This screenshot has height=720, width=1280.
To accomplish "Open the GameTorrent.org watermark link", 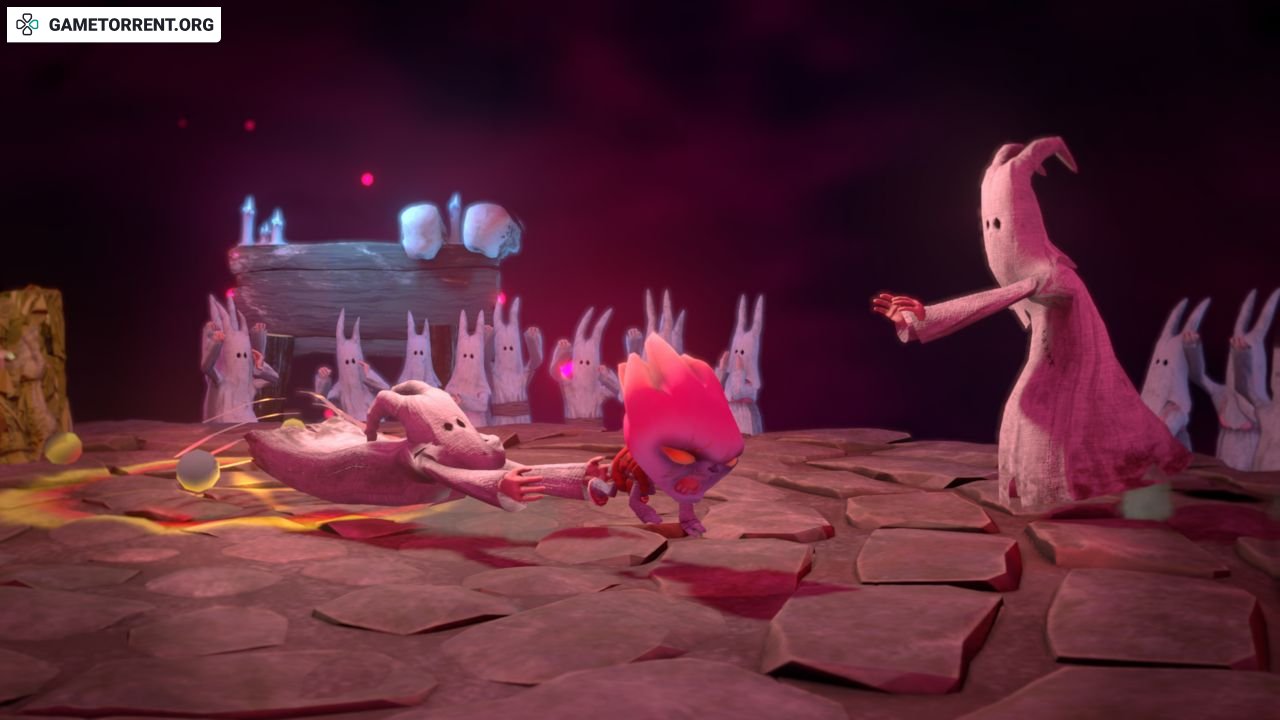I will click(114, 25).
